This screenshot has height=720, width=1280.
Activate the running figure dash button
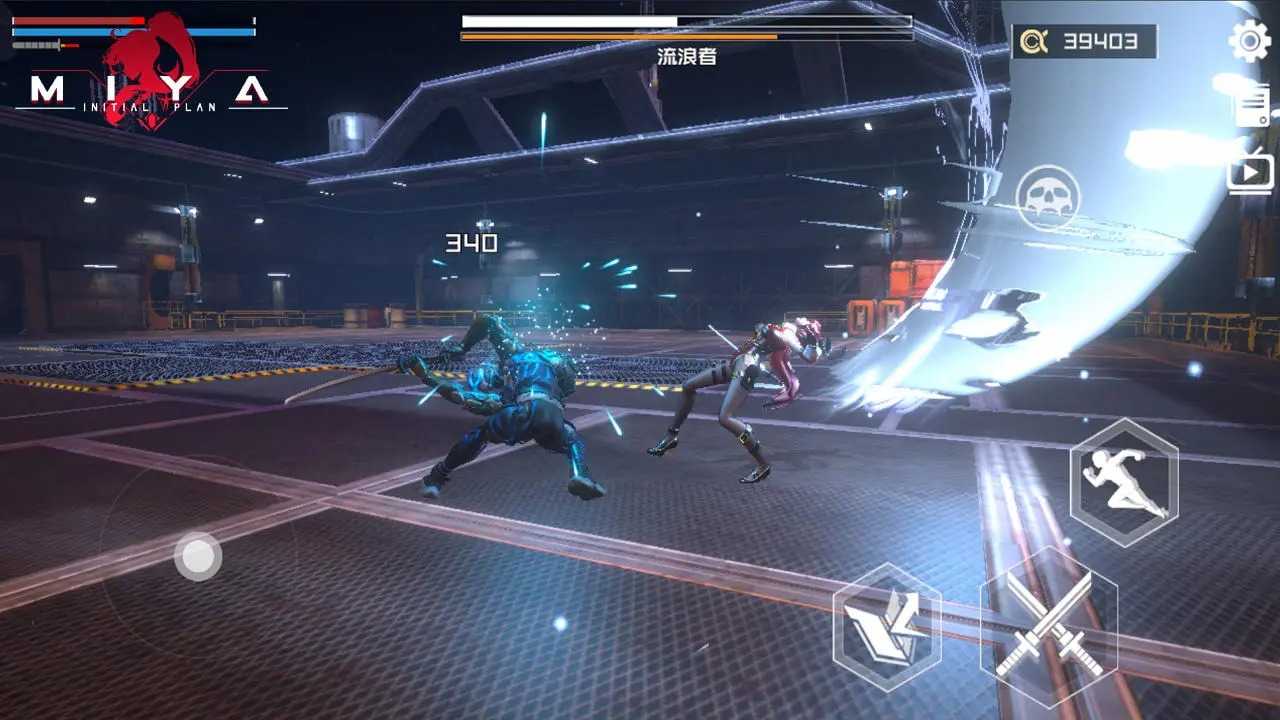click(1124, 482)
